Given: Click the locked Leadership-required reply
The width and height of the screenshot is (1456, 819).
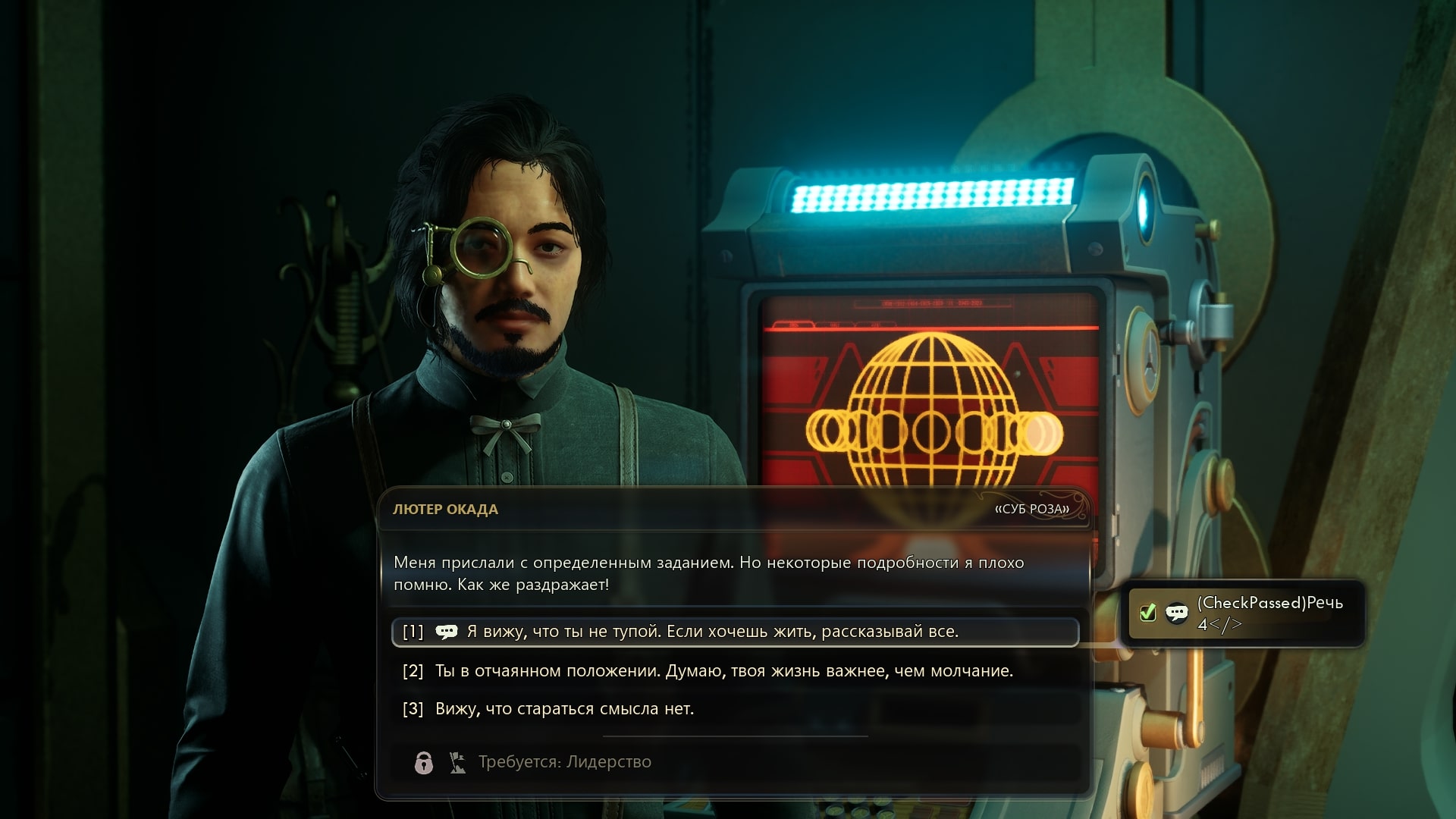Looking at the screenshot, I should click(x=564, y=762).
